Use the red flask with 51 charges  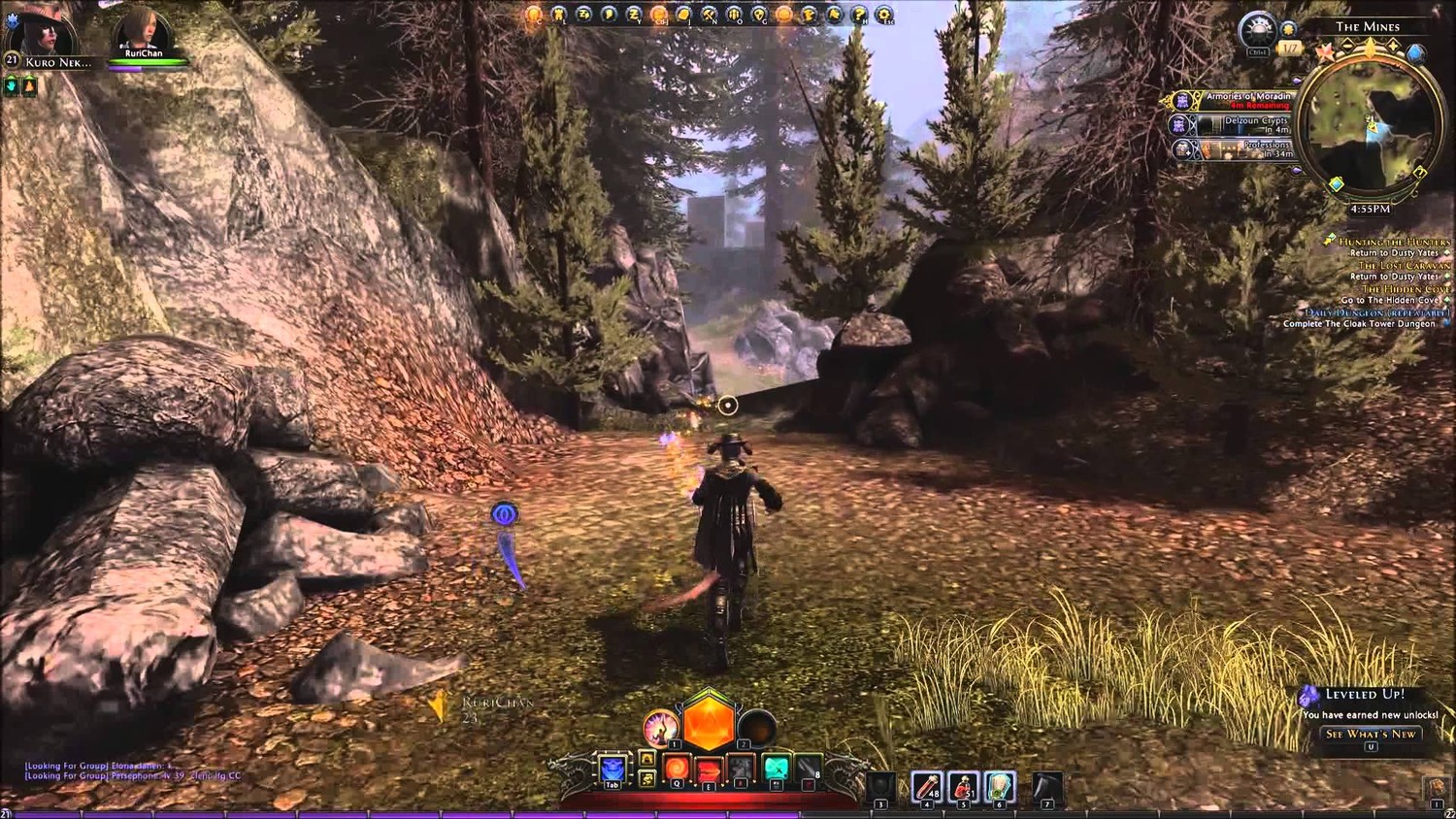point(963,787)
